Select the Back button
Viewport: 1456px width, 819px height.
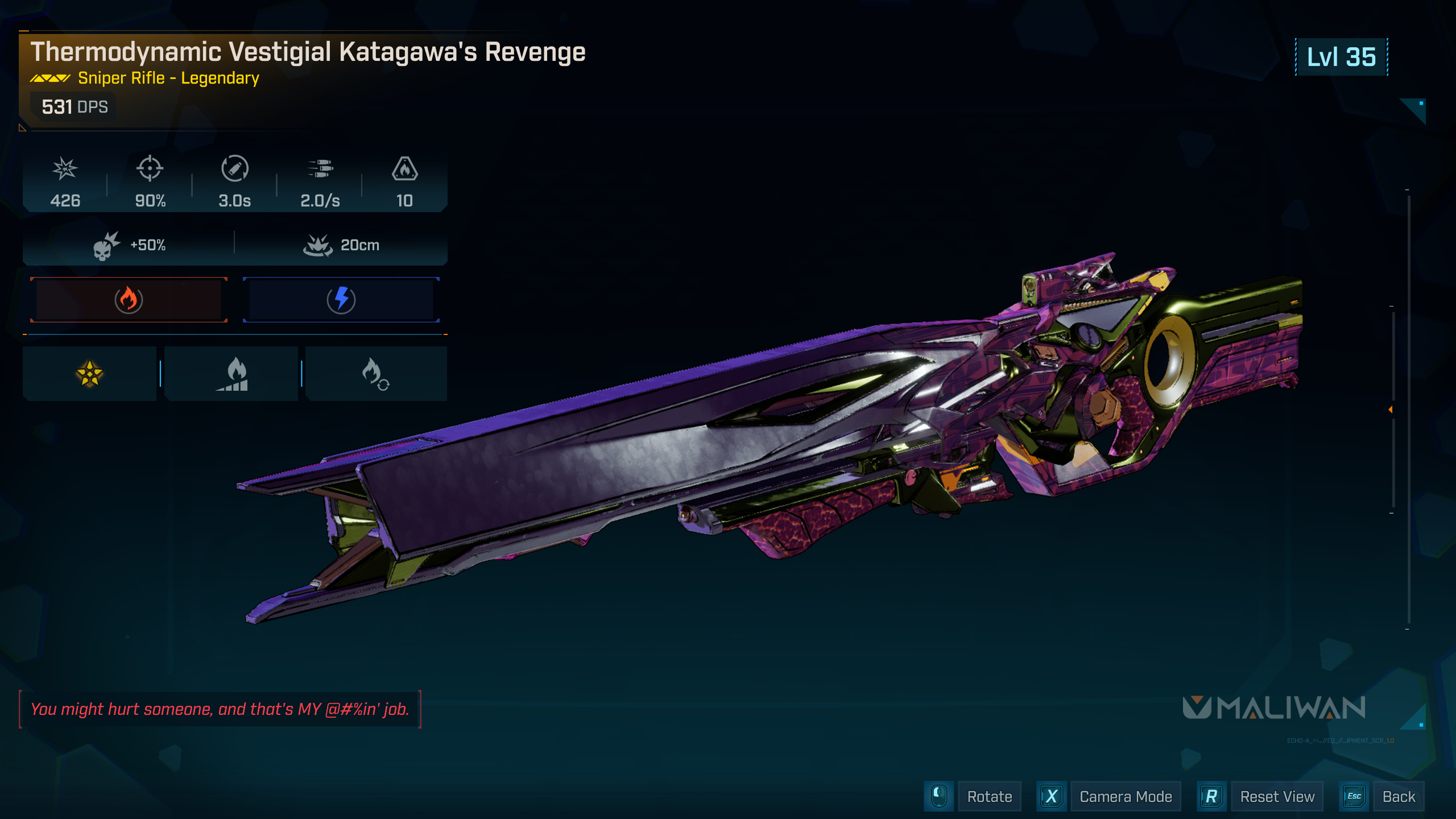[x=1398, y=797]
